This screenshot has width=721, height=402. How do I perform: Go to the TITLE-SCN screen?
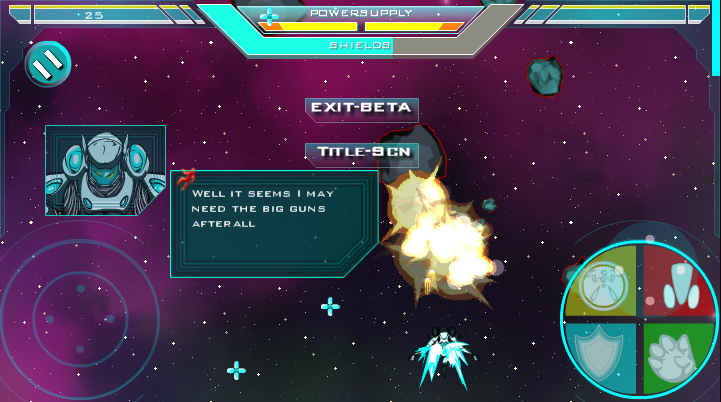point(361,152)
